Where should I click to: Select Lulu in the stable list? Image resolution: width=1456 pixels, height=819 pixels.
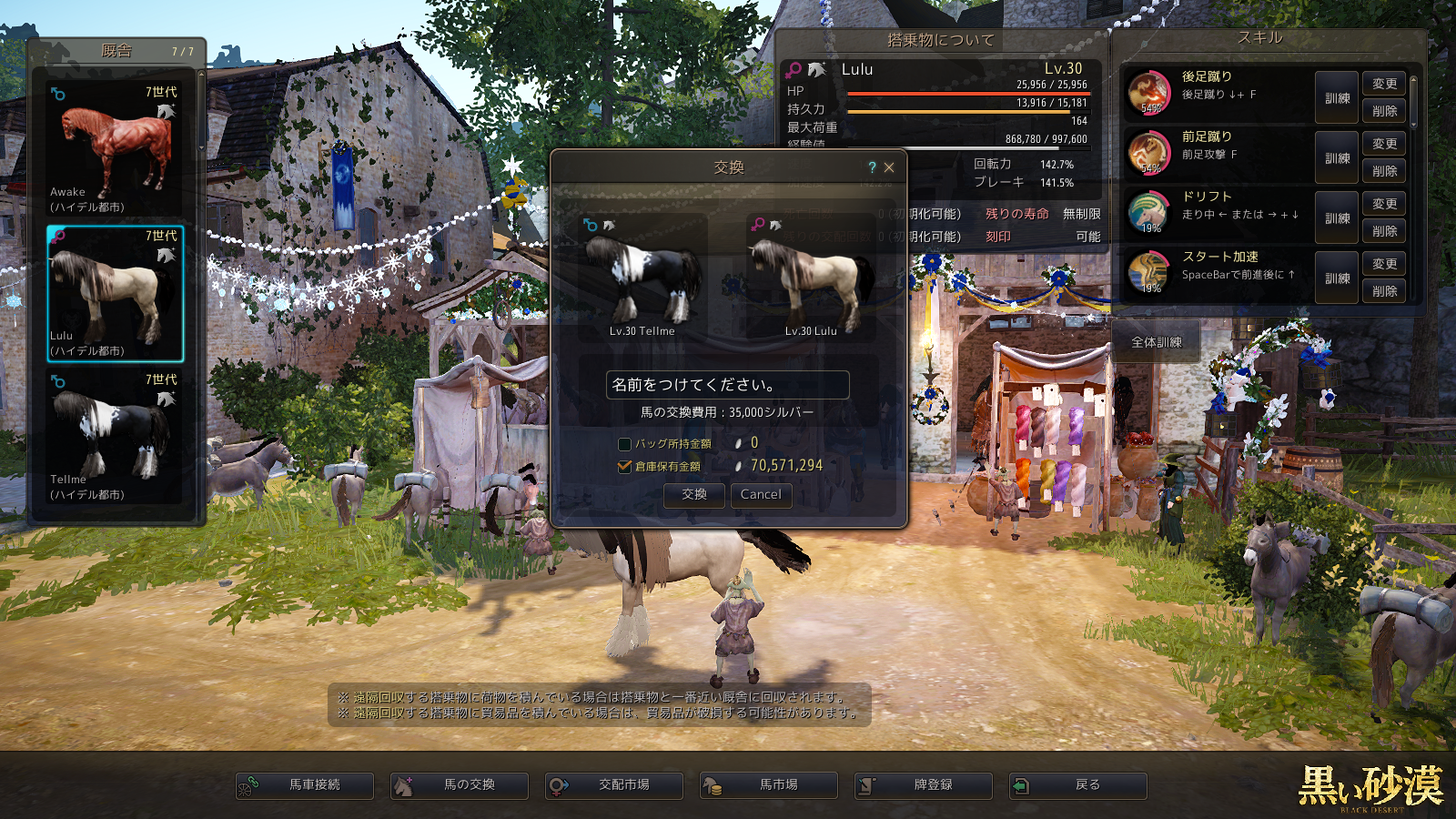coord(115,293)
